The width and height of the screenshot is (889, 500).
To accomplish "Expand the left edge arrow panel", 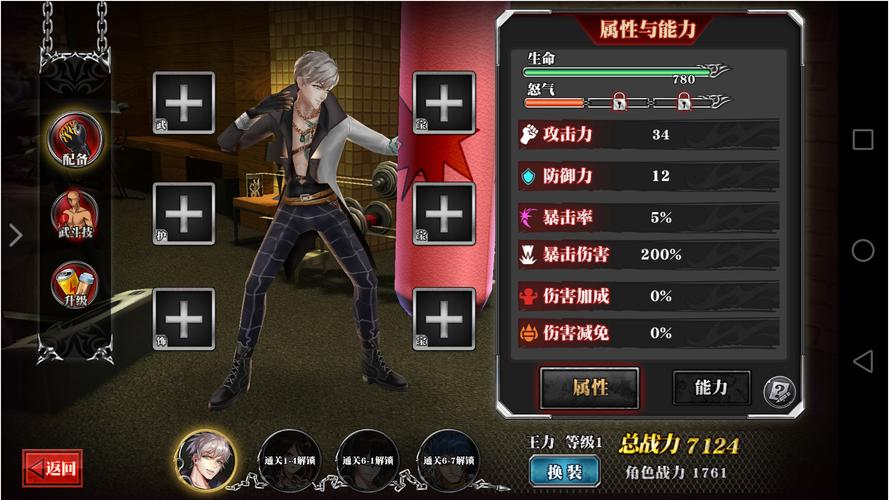I will tap(15, 236).
